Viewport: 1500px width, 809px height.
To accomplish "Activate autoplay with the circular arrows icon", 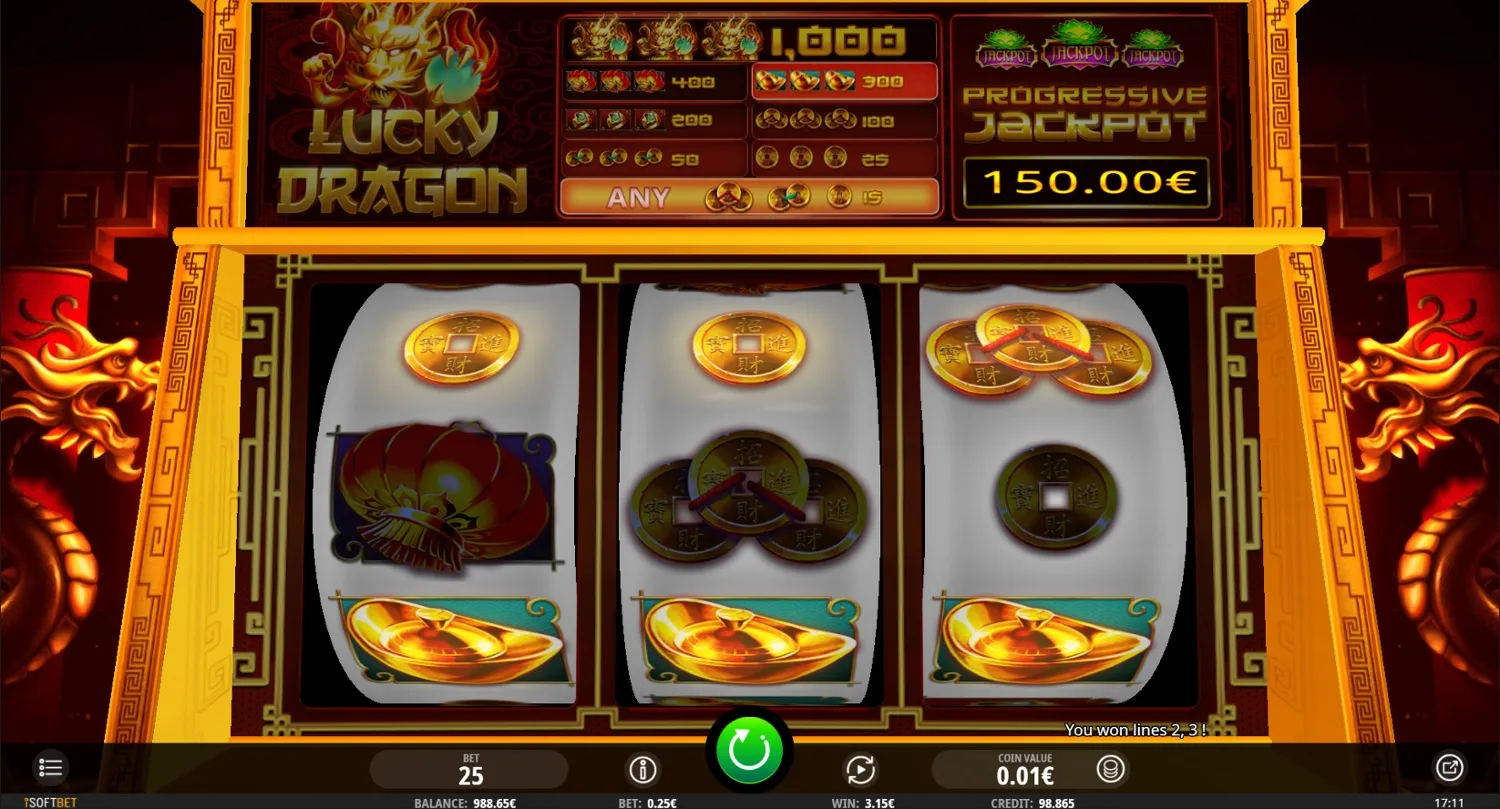I will [860, 769].
